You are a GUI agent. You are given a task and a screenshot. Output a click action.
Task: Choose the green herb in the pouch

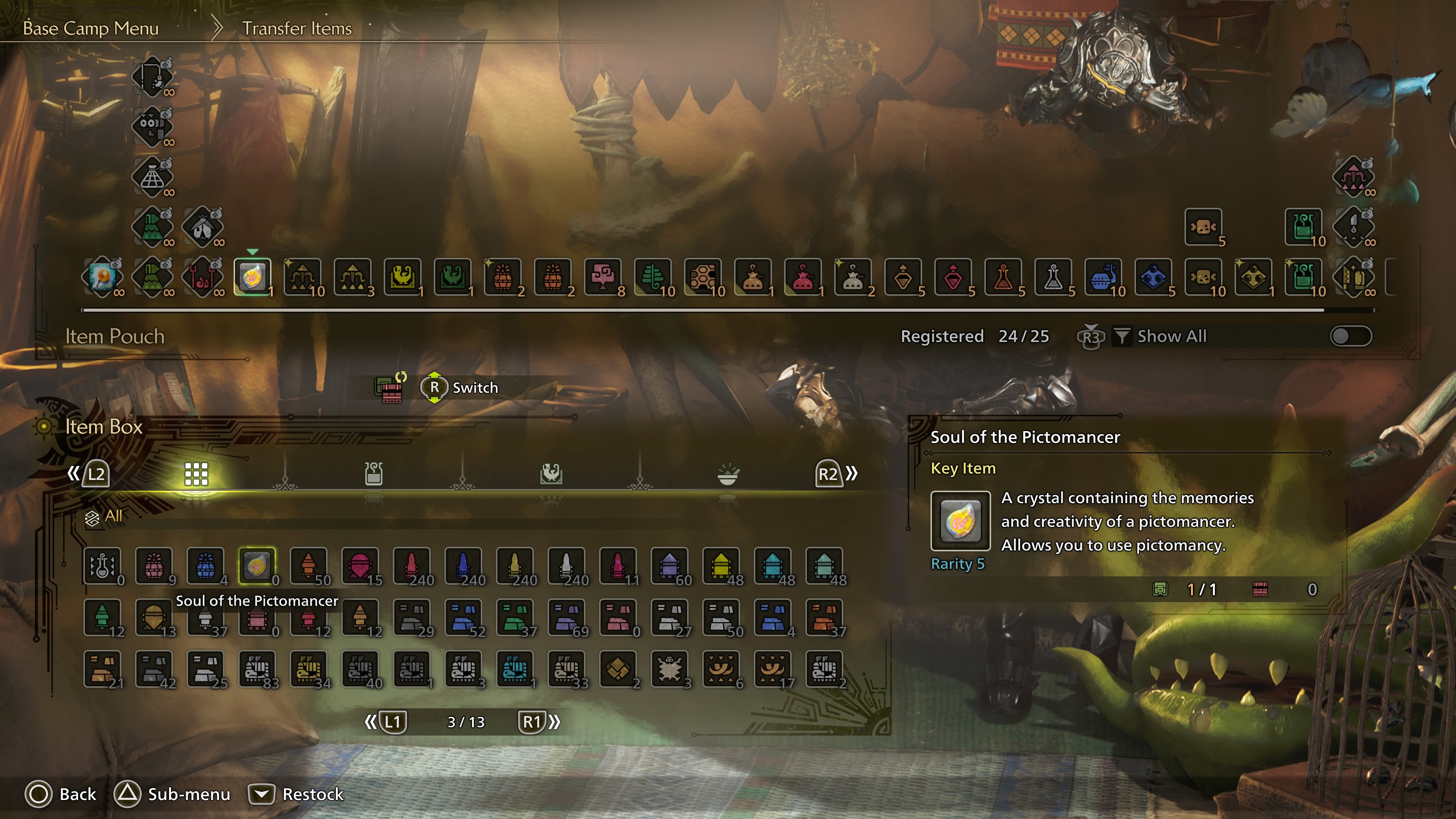653,277
